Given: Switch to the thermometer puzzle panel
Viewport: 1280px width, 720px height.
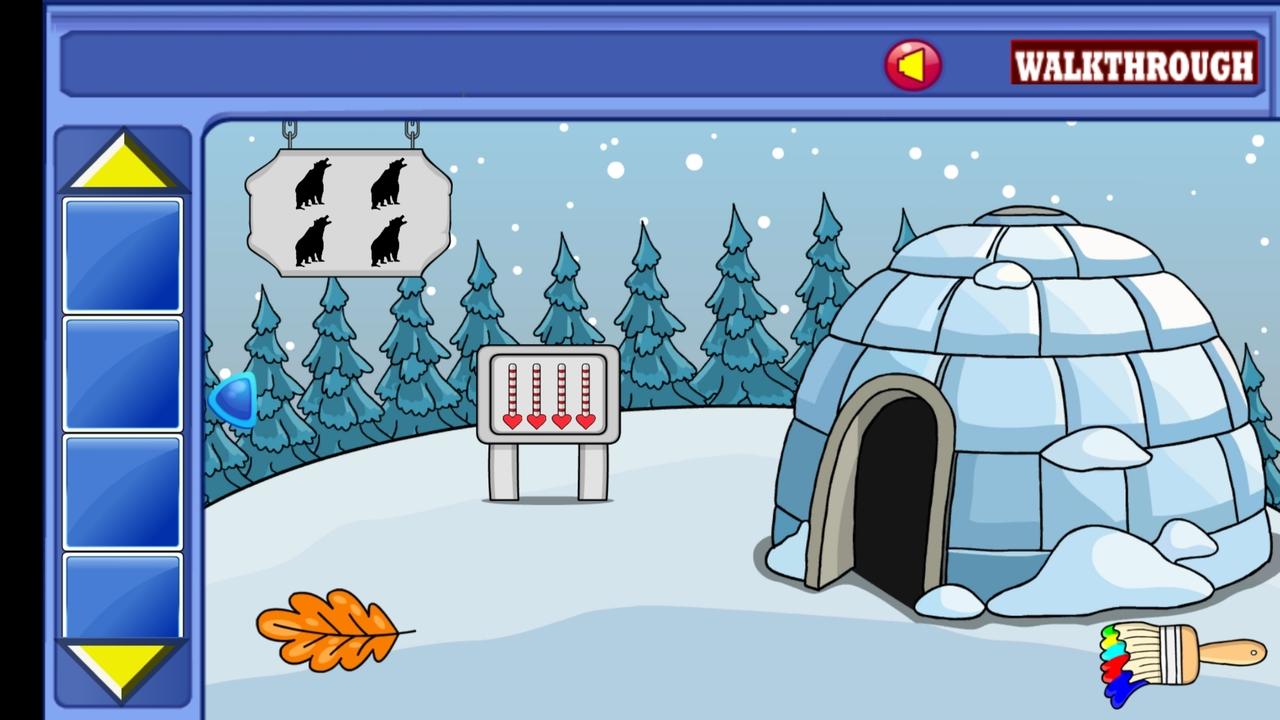Looking at the screenshot, I should pyautogui.click(x=548, y=395).
